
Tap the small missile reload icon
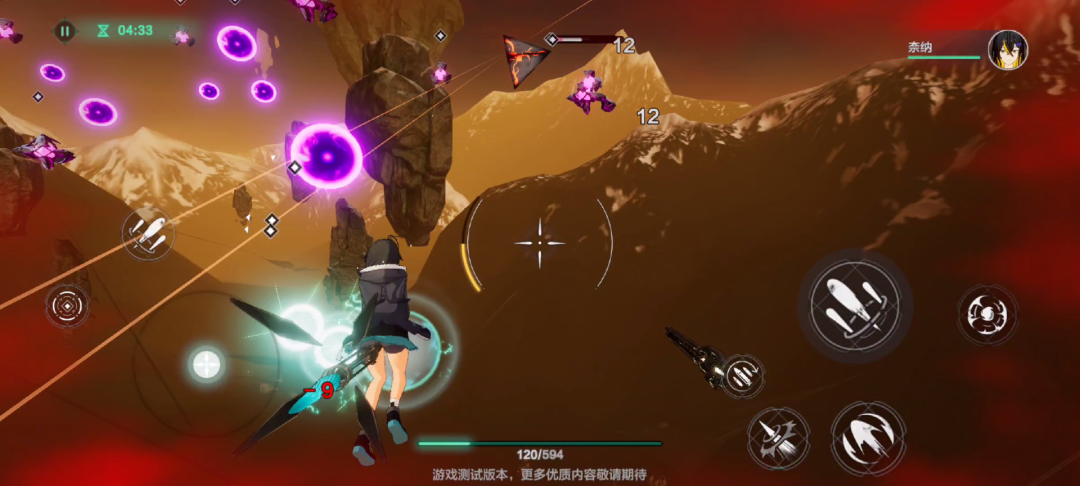coord(742,374)
